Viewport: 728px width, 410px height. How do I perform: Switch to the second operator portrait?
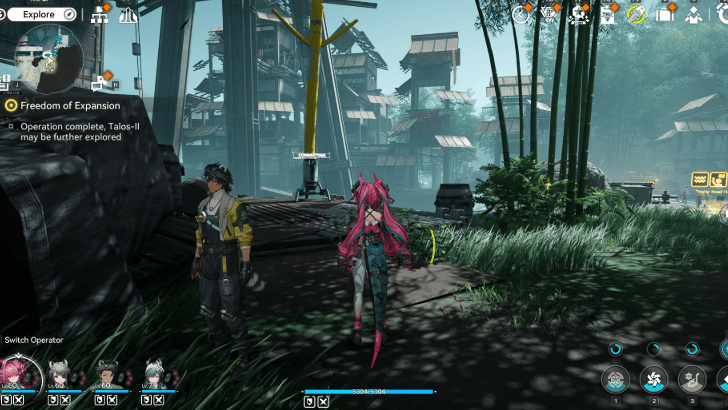click(x=59, y=375)
